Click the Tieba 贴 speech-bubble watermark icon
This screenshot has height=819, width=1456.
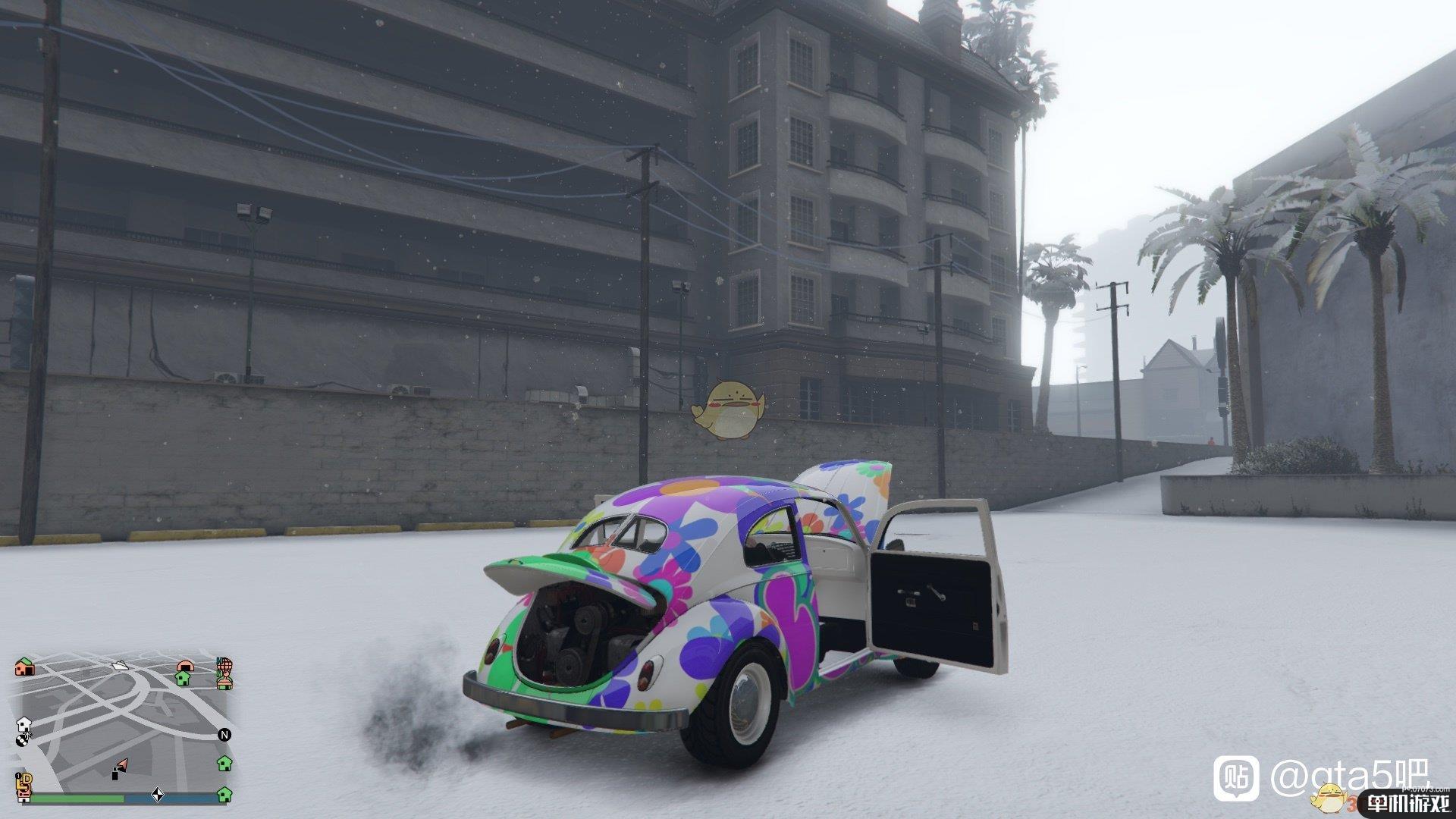click(x=1236, y=779)
